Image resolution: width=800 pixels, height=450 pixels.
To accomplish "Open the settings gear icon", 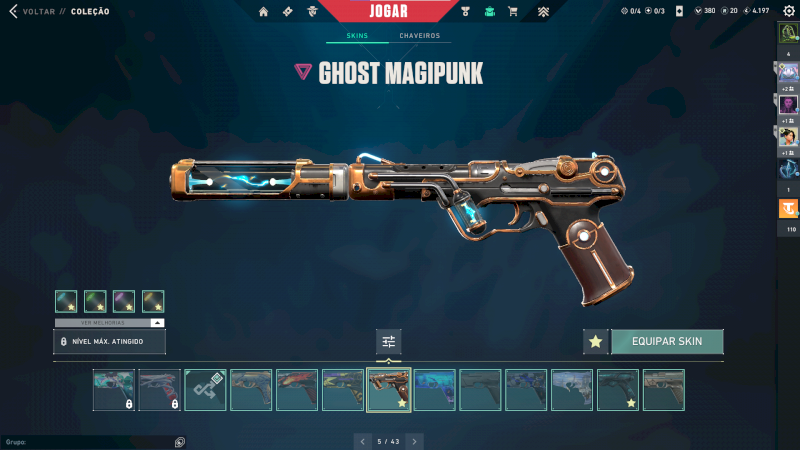I will pyautogui.click(x=788, y=11).
